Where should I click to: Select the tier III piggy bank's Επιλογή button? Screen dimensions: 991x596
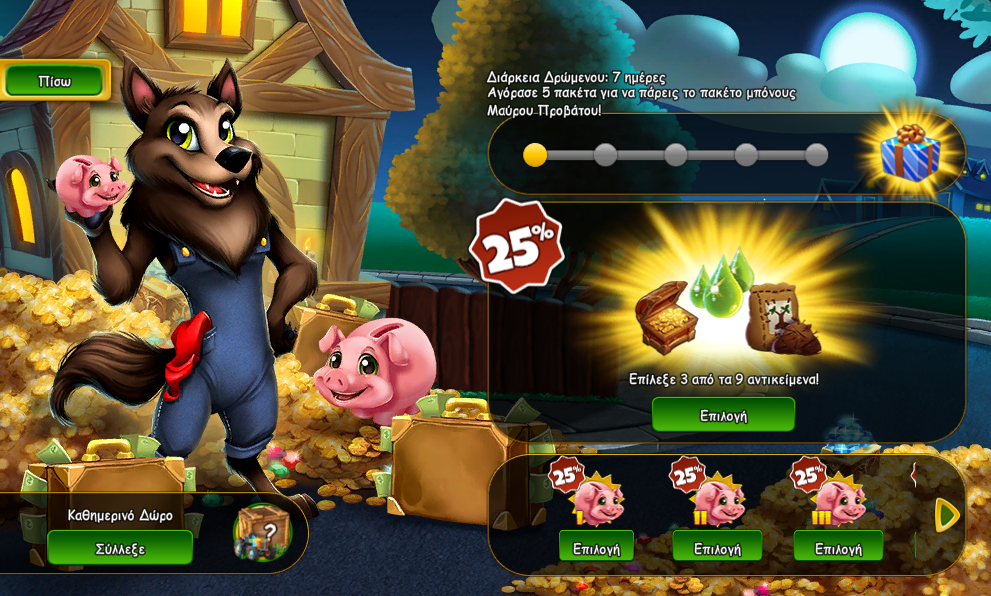838,548
